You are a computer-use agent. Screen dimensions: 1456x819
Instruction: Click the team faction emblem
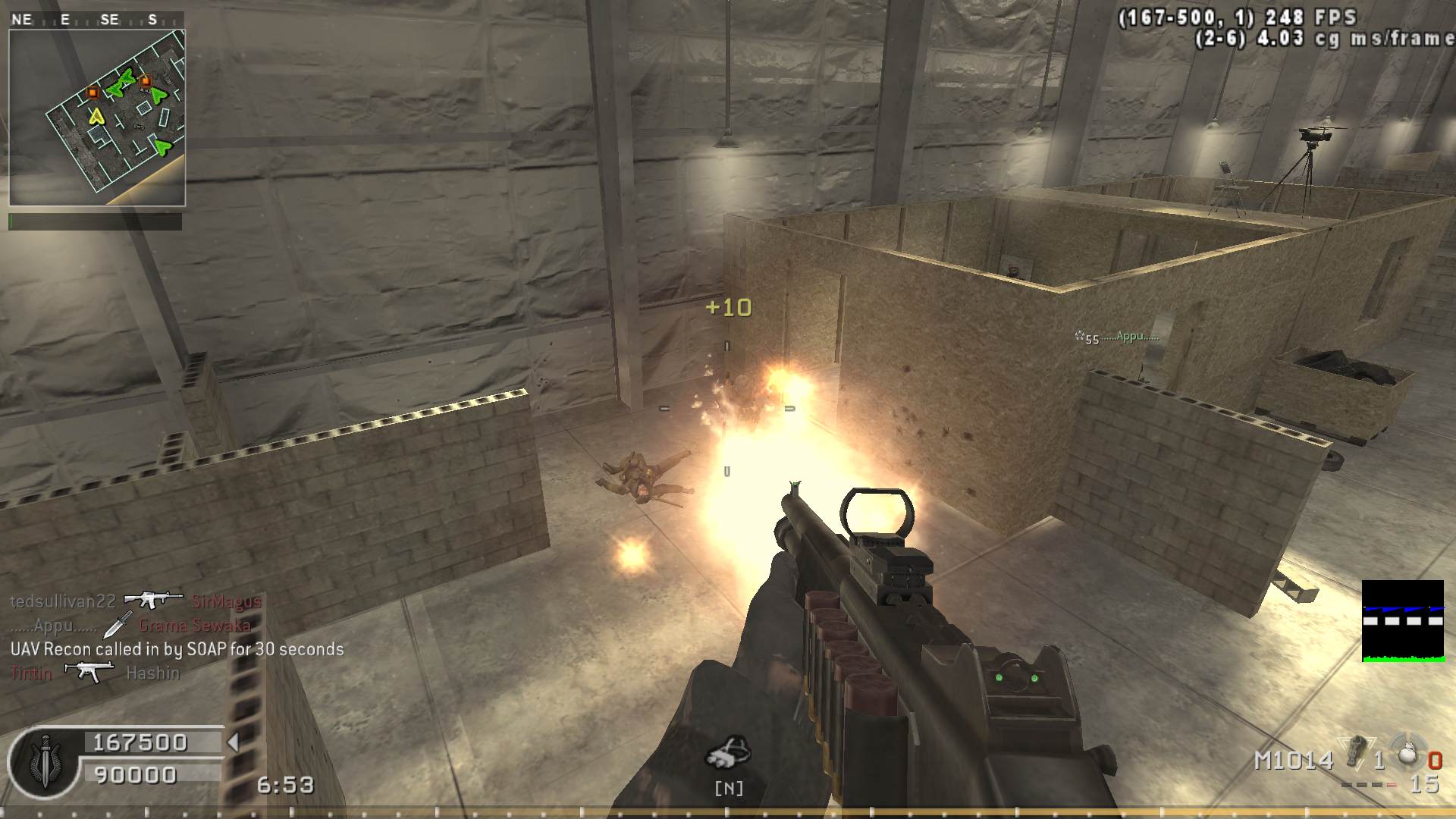[x=43, y=762]
